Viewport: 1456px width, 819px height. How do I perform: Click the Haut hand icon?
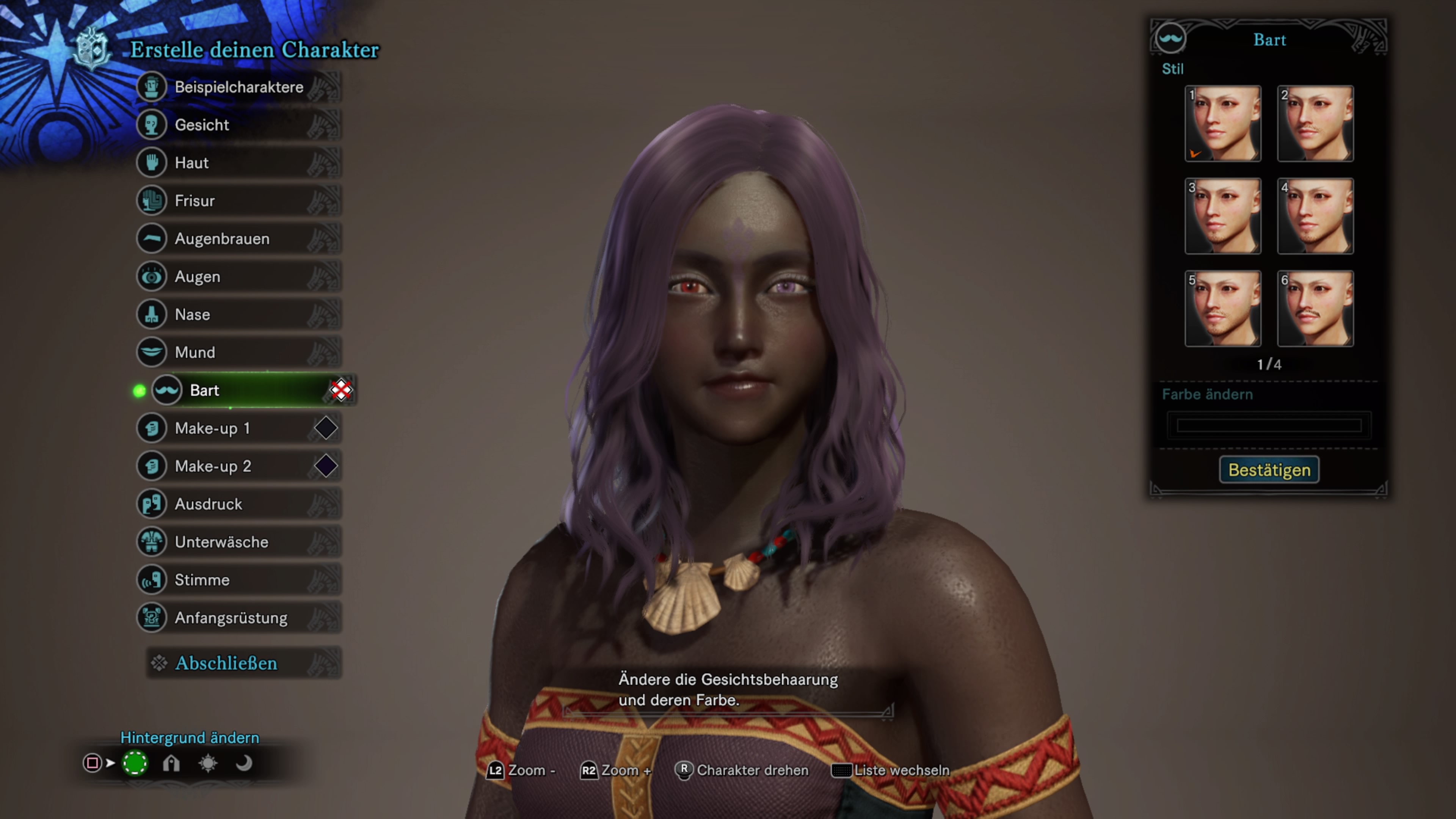pyautogui.click(x=152, y=163)
